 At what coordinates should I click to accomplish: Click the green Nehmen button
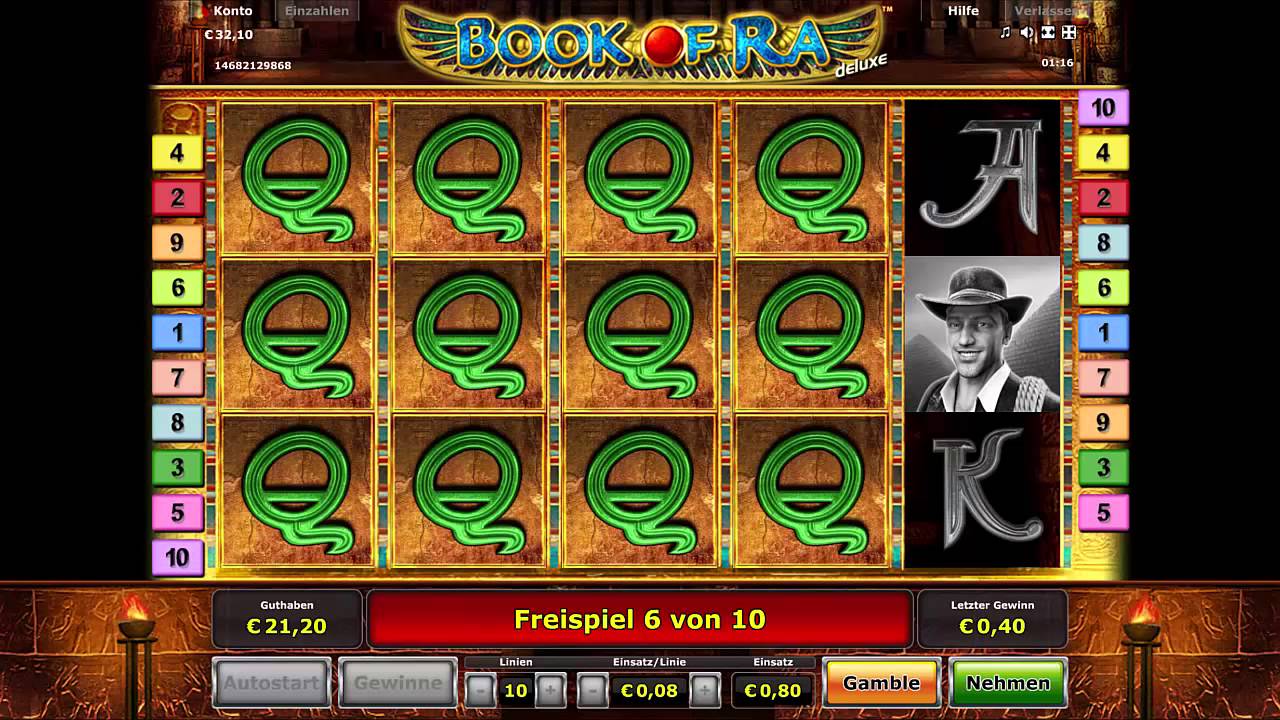(x=1008, y=683)
